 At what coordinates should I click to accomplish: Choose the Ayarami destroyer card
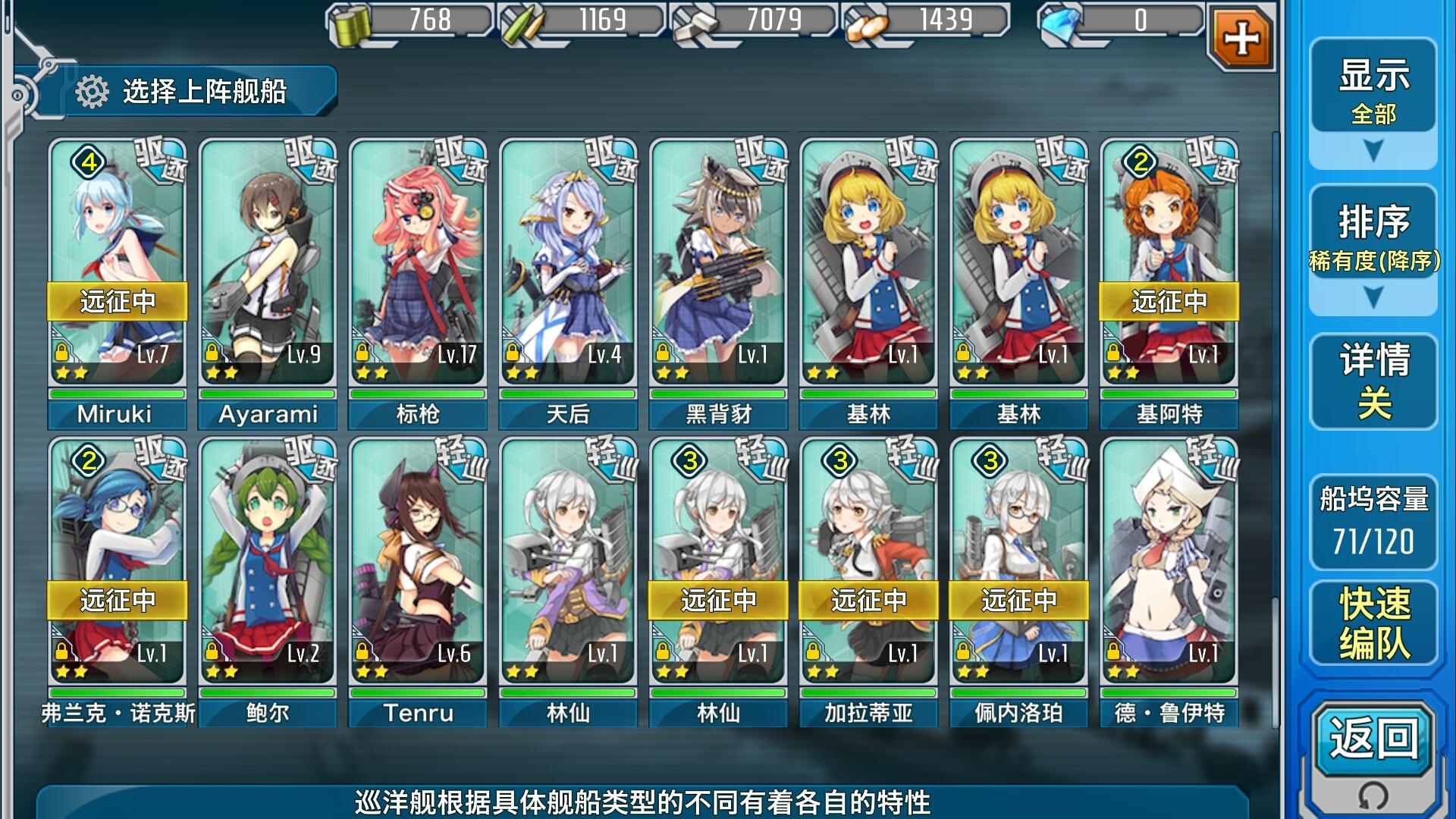267,265
